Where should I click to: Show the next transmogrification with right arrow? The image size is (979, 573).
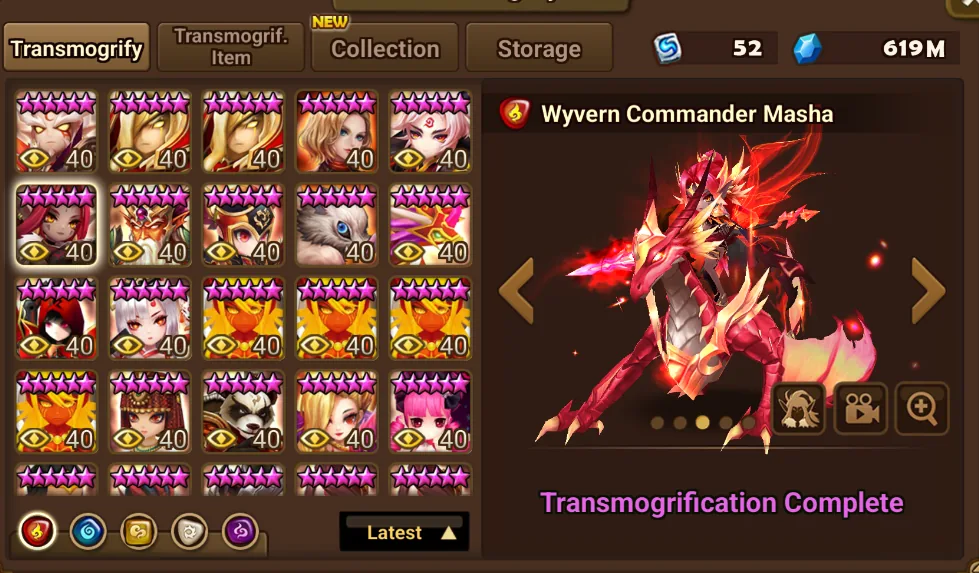point(927,290)
